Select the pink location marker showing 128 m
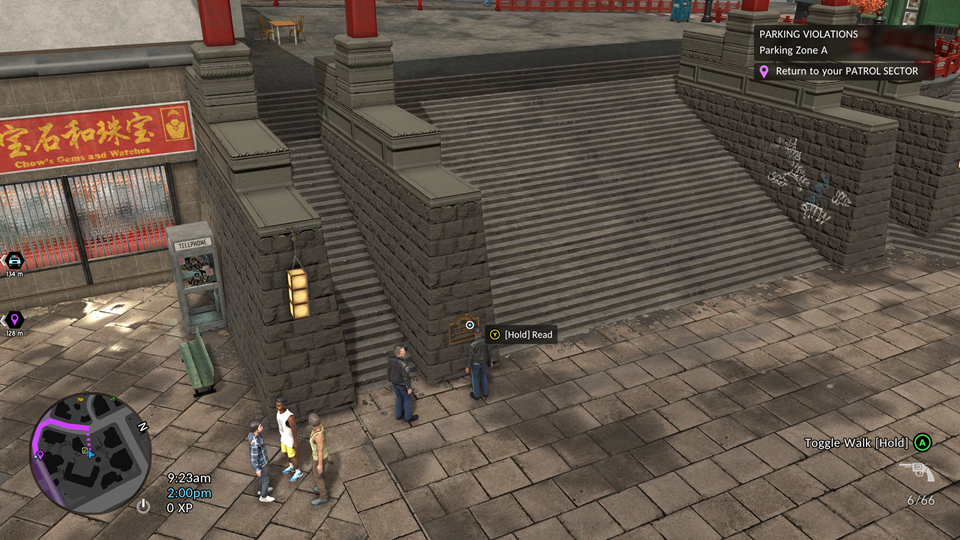 coord(14,320)
